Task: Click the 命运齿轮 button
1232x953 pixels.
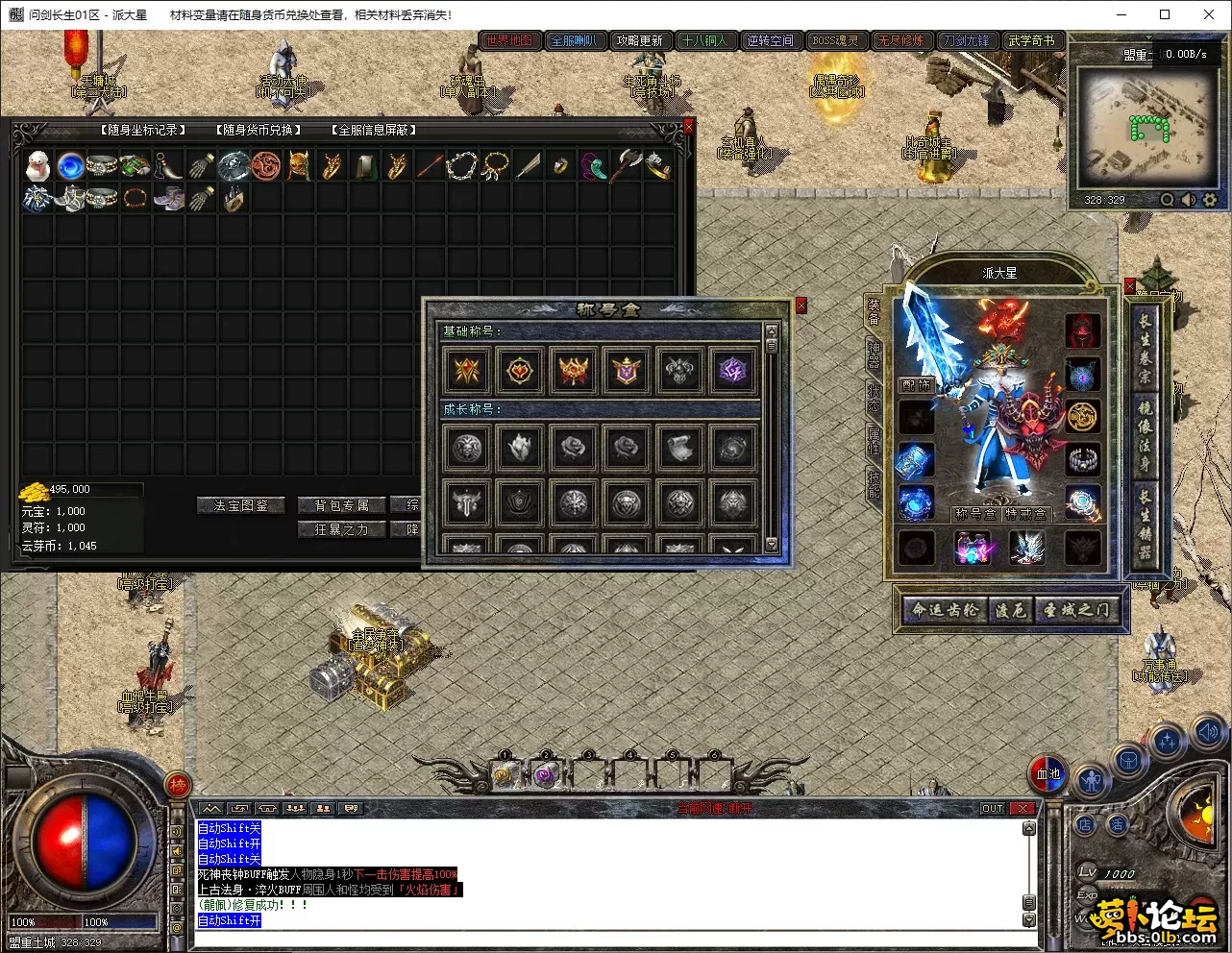Action: pyautogui.click(x=945, y=610)
